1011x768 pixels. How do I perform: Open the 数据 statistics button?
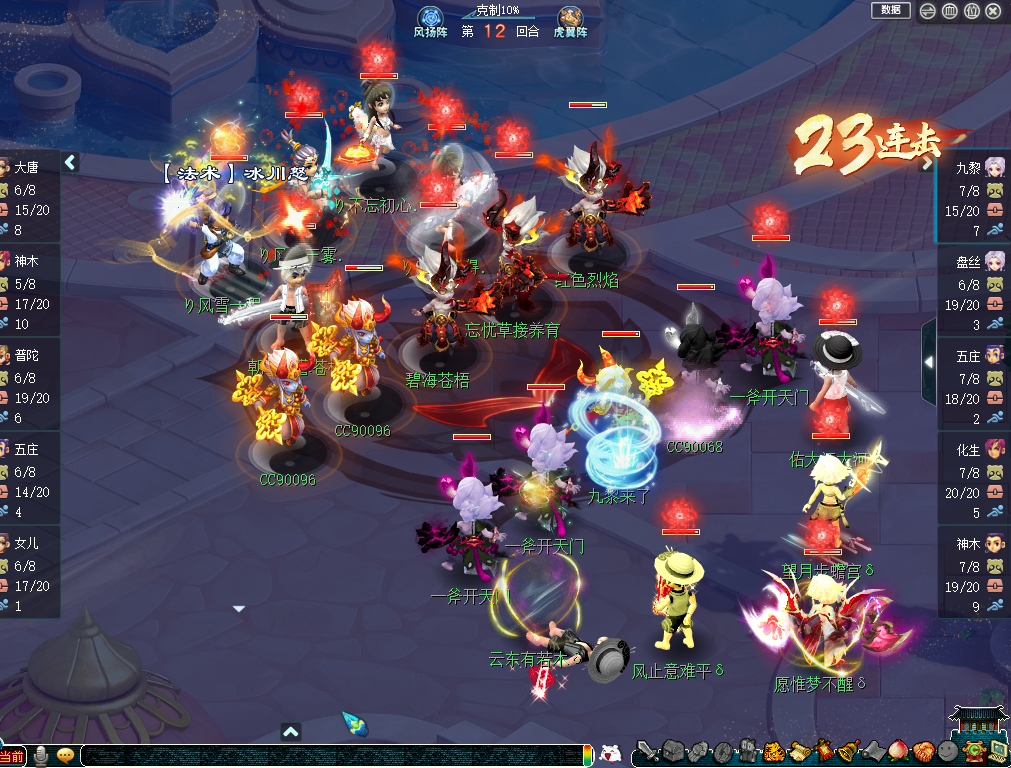click(890, 10)
